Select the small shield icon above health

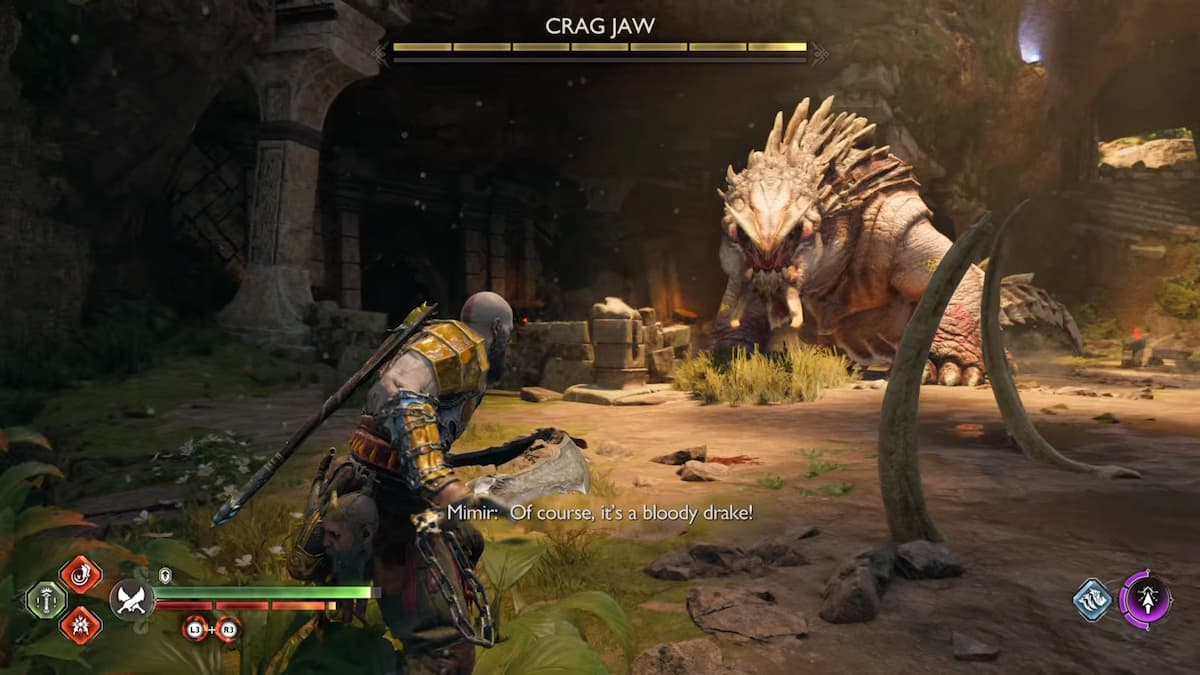tap(164, 574)
